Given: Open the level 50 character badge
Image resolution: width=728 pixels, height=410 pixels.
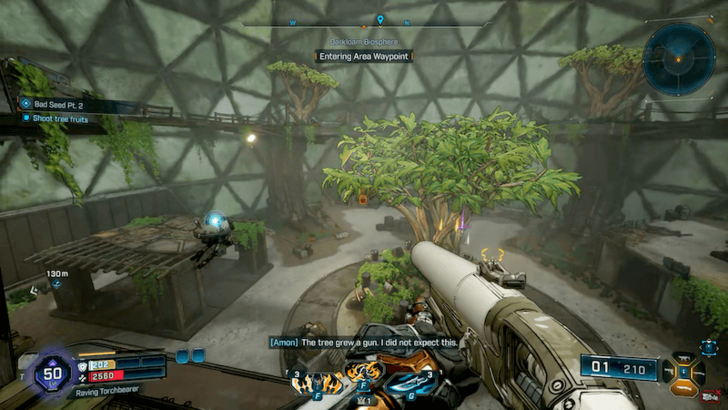Looking at the screenshot, I should tap(51, 372).
